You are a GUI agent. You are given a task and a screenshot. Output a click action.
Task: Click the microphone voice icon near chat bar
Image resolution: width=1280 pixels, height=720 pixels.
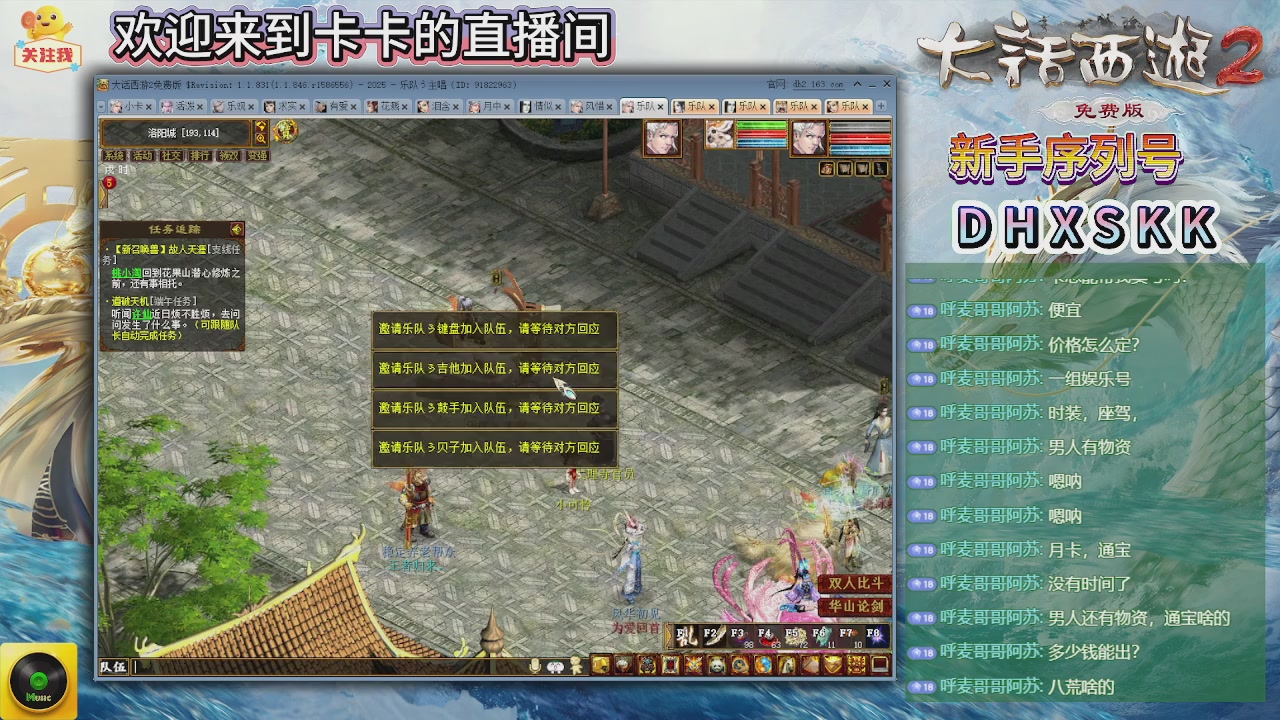(x=533, y=664)
